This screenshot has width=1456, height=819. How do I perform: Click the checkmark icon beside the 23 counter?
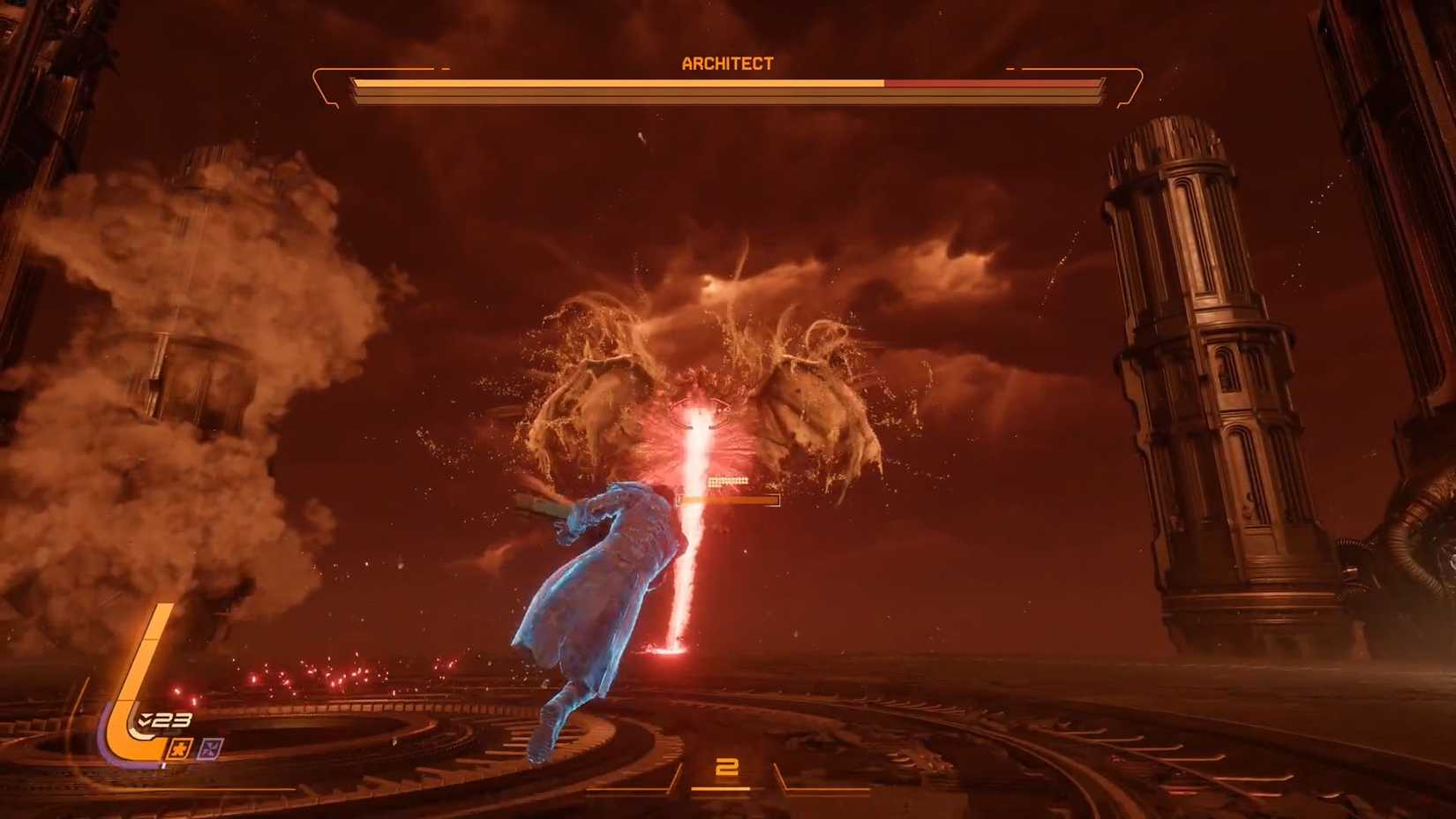click(x=145, y=720)
